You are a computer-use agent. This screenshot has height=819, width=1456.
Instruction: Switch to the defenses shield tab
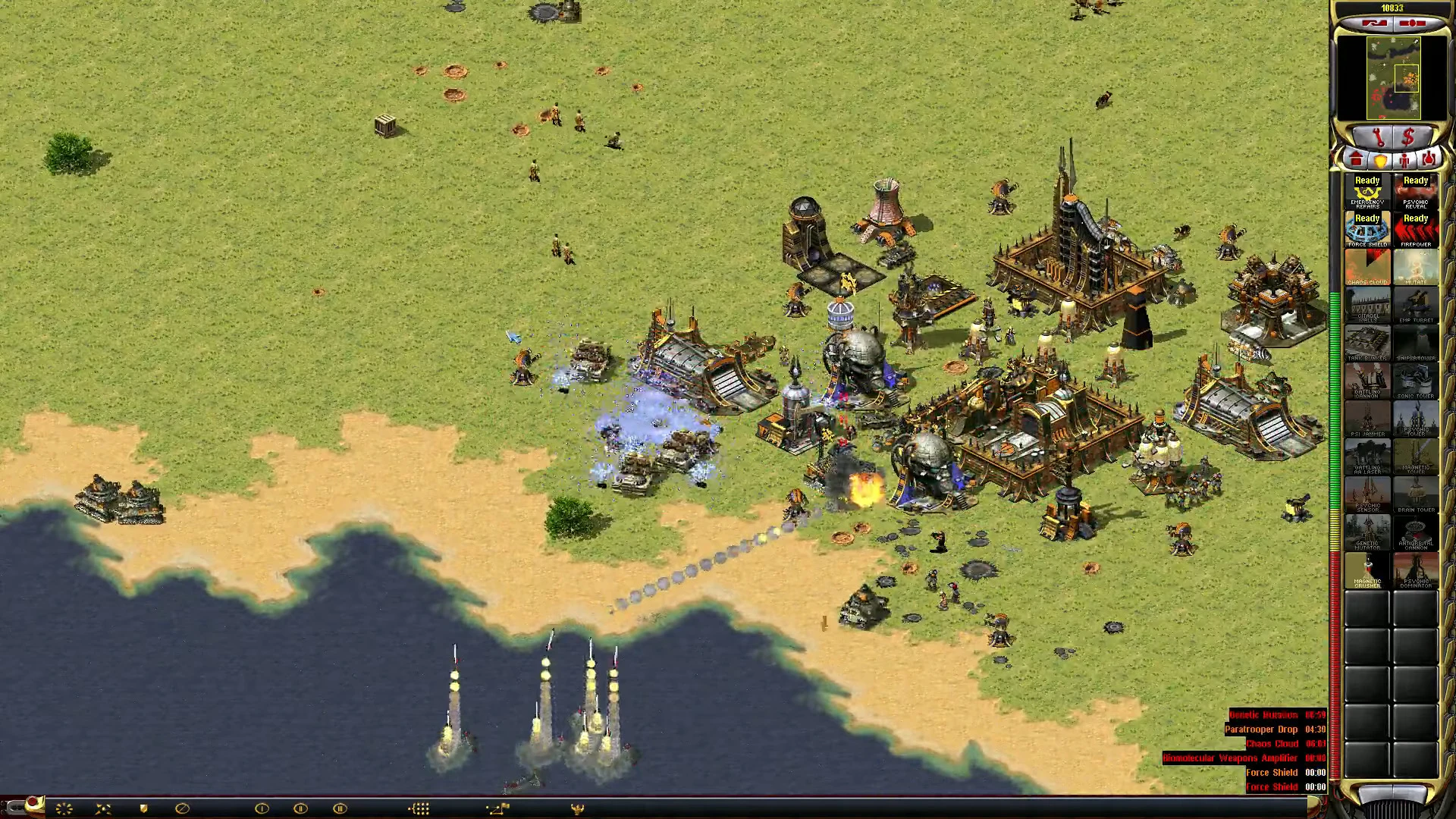pyautogui.click(x=1380, y=160)
